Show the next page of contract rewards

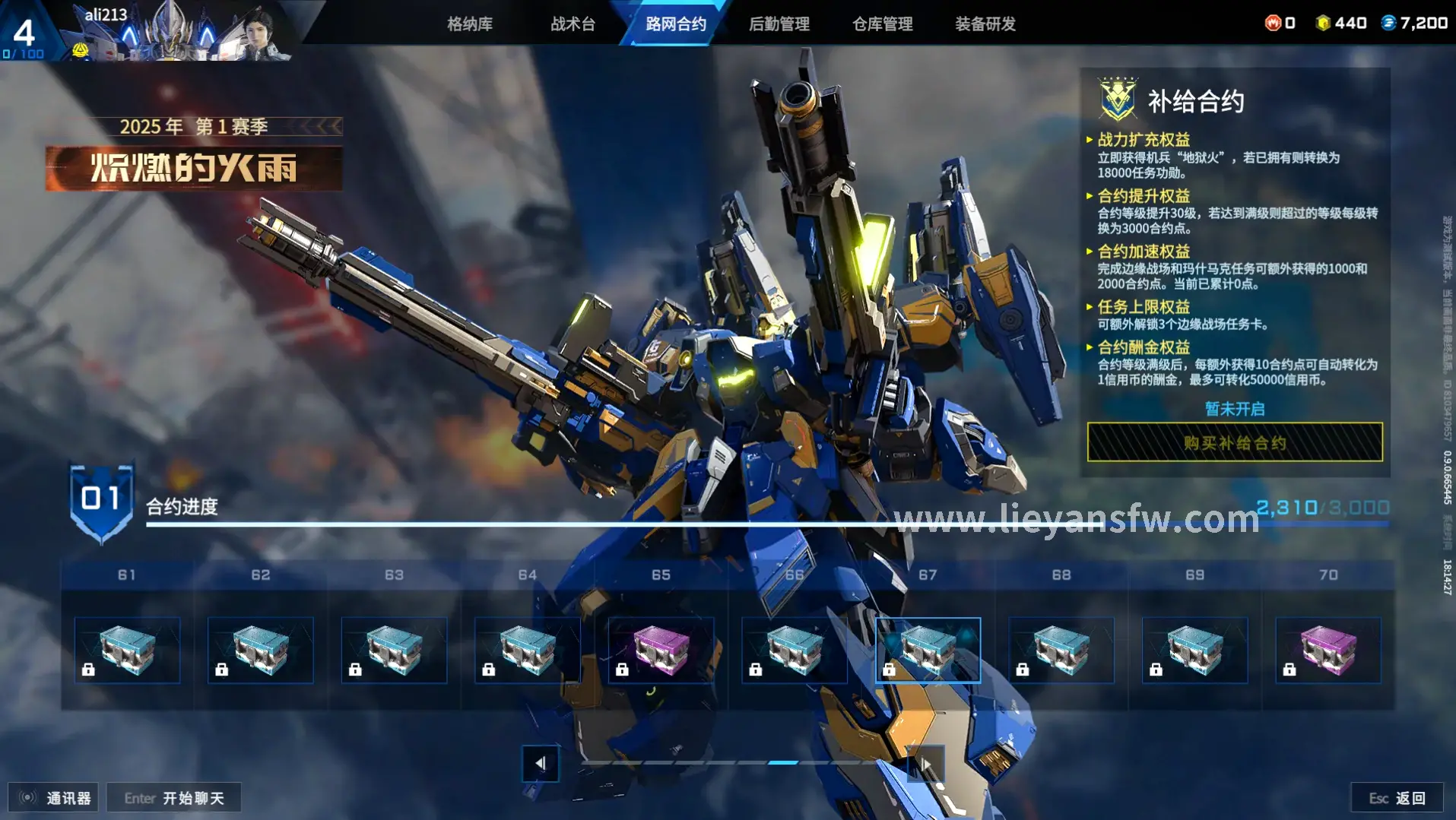tap(925, 763)
